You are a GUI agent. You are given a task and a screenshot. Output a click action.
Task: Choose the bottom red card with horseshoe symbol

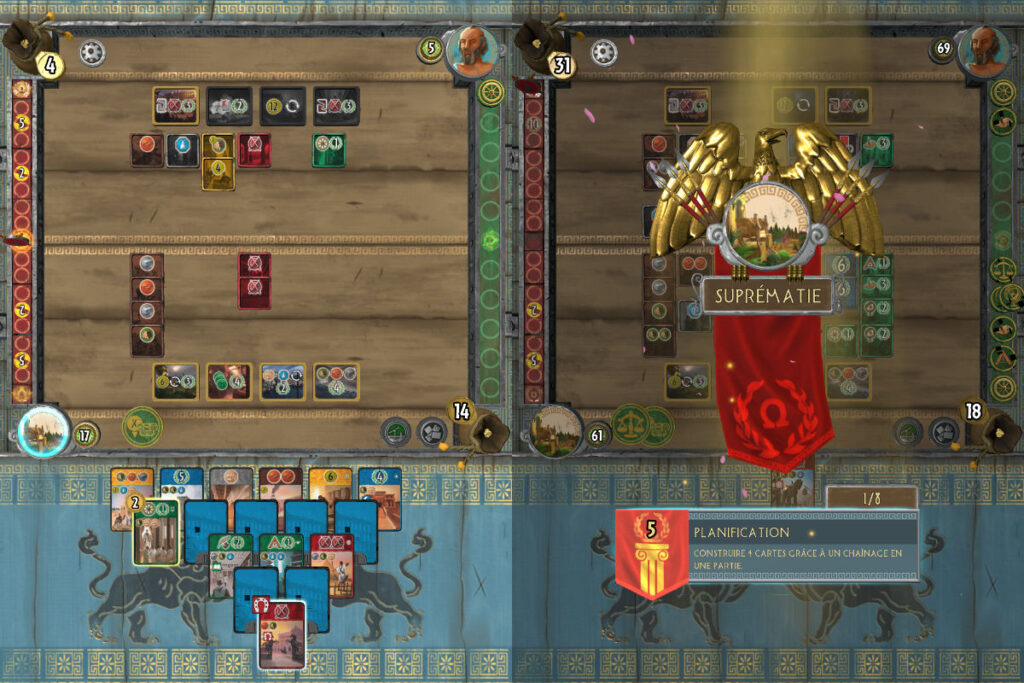point(282,630)
